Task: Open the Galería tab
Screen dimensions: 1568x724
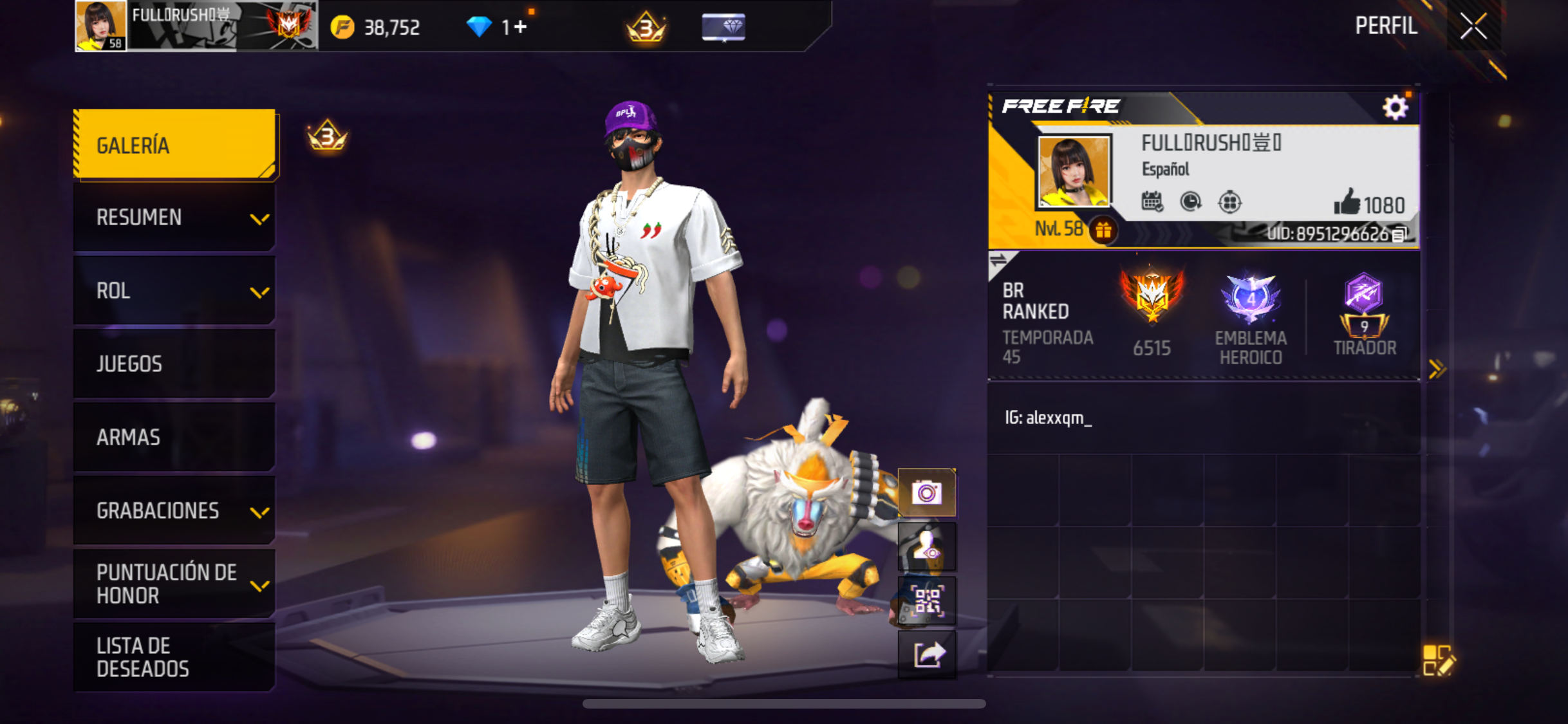Action: pyautogui.click(x=174, y=145)
